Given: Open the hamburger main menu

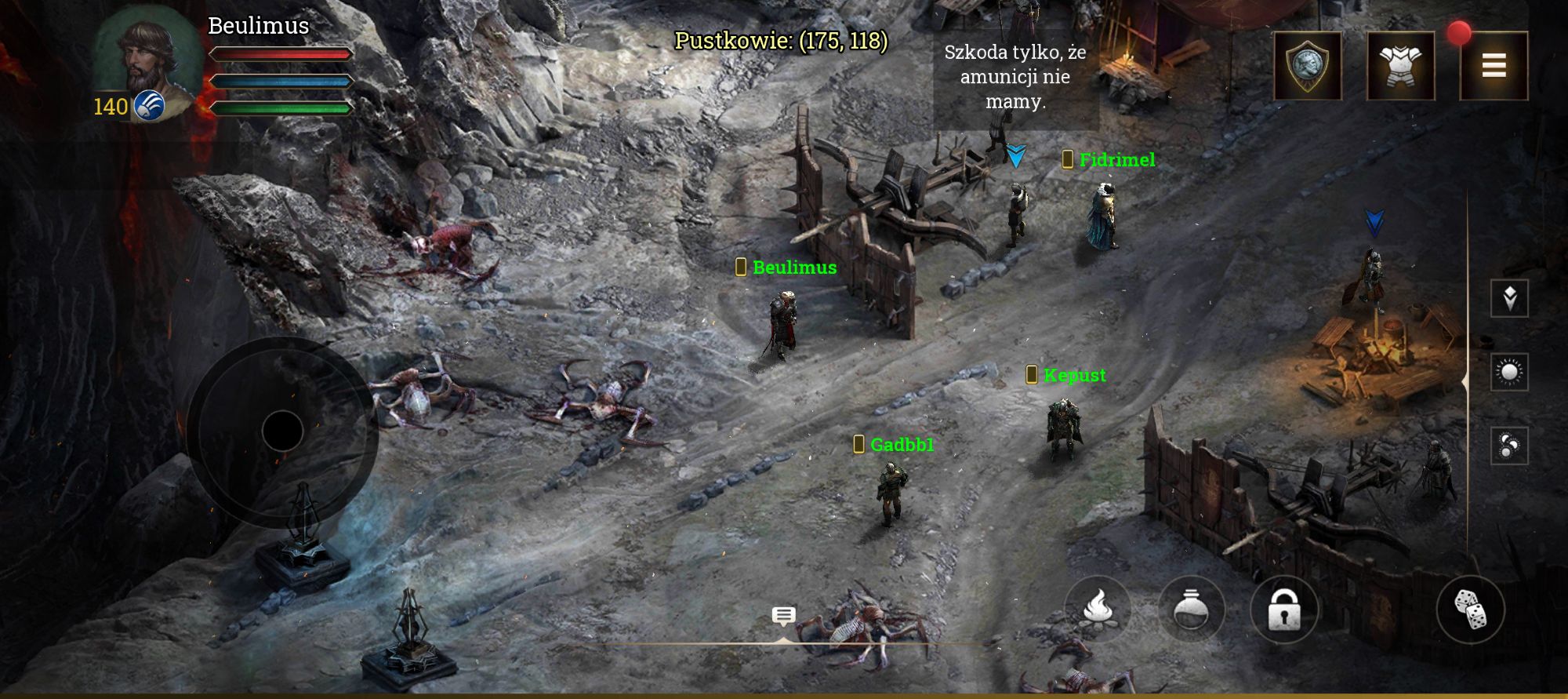Looking at the screenshot, I should click(x=1494, y=66).
